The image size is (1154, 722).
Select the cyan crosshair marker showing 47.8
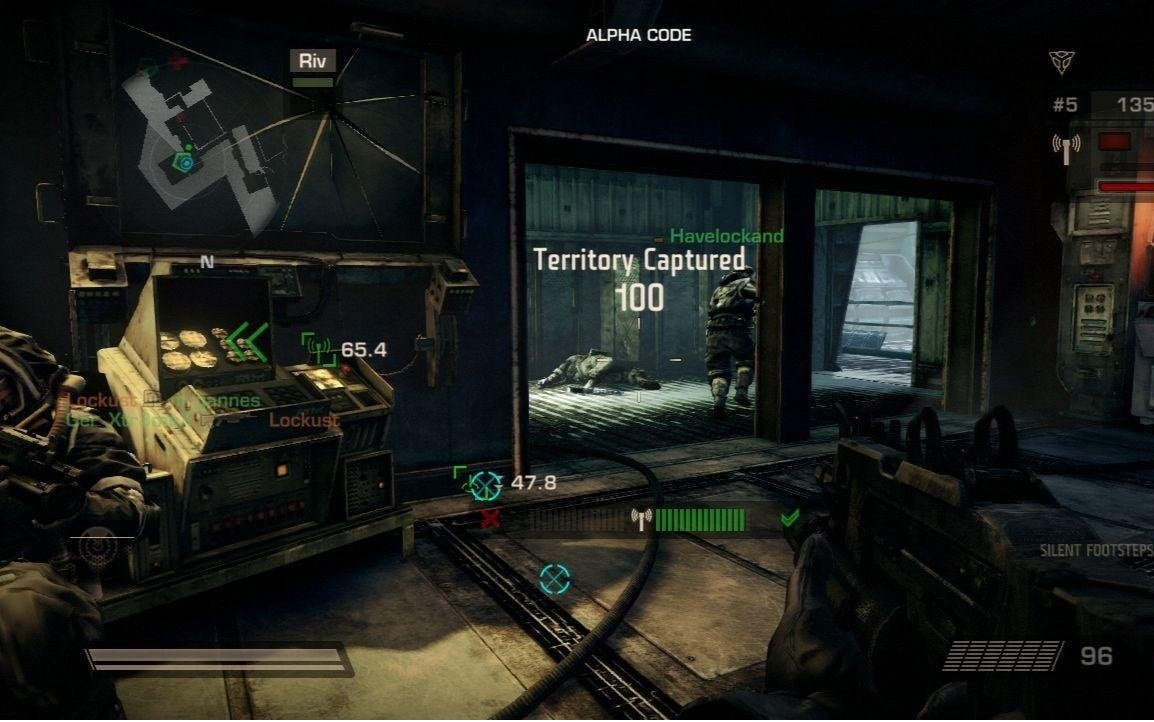click(x=485, y=485)
